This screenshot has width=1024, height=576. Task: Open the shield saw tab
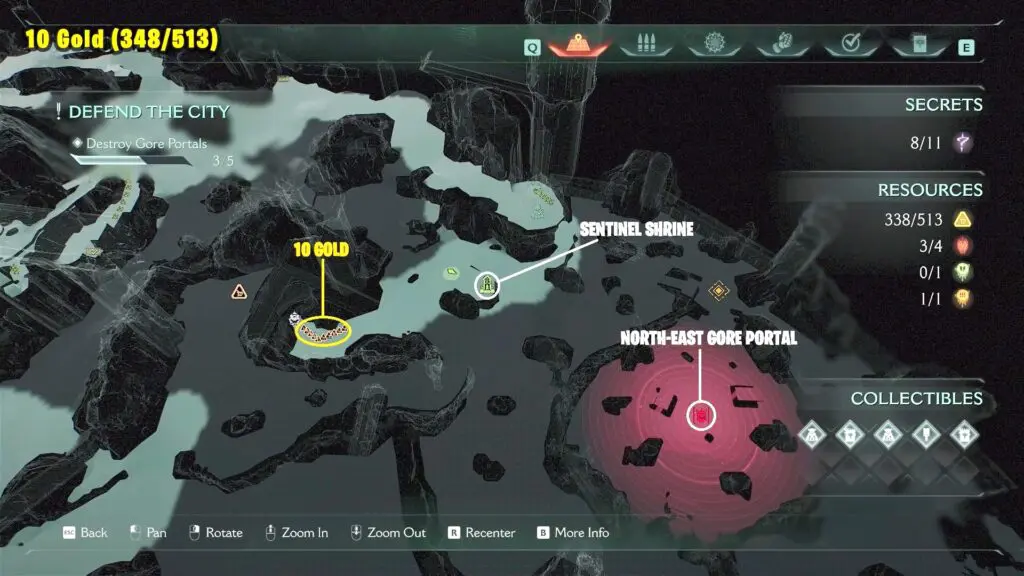pos(714,45)
